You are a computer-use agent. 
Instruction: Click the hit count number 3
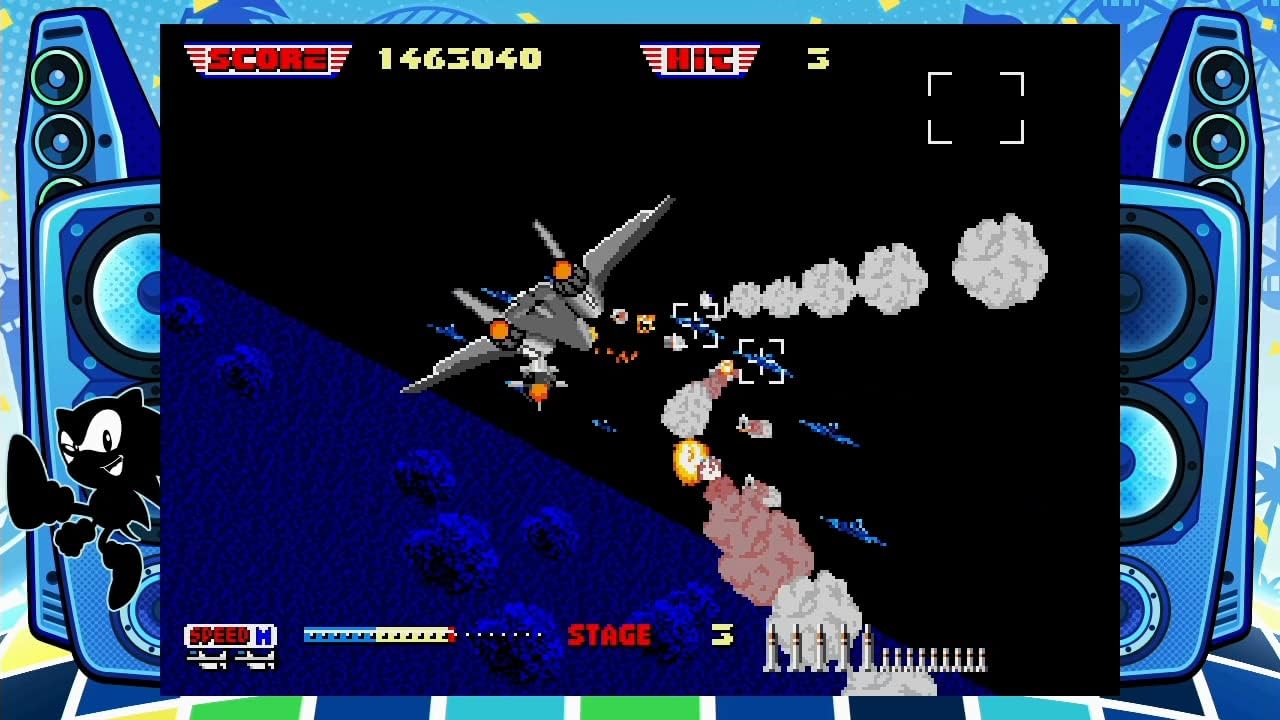click(x=820, y=58)
